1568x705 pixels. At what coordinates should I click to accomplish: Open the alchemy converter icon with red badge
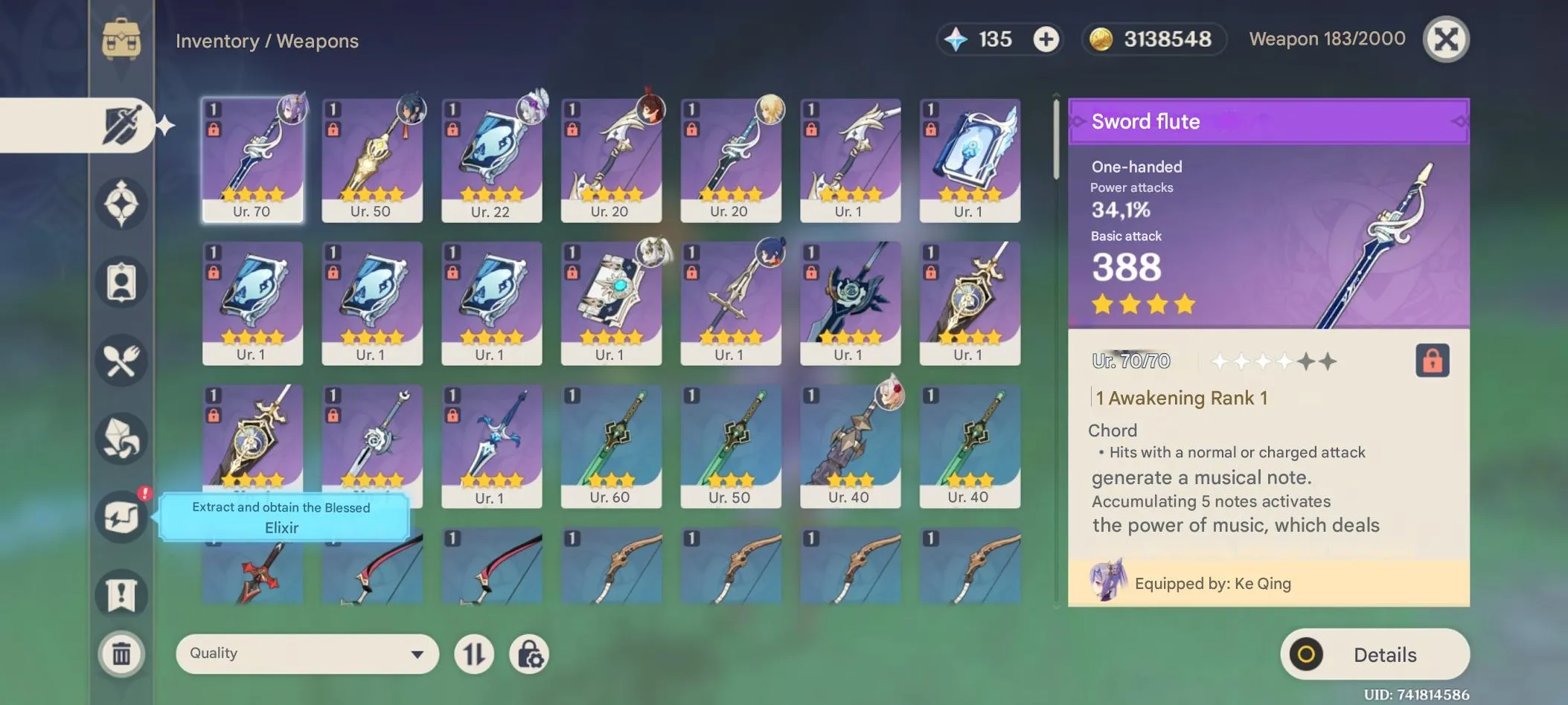123,517
